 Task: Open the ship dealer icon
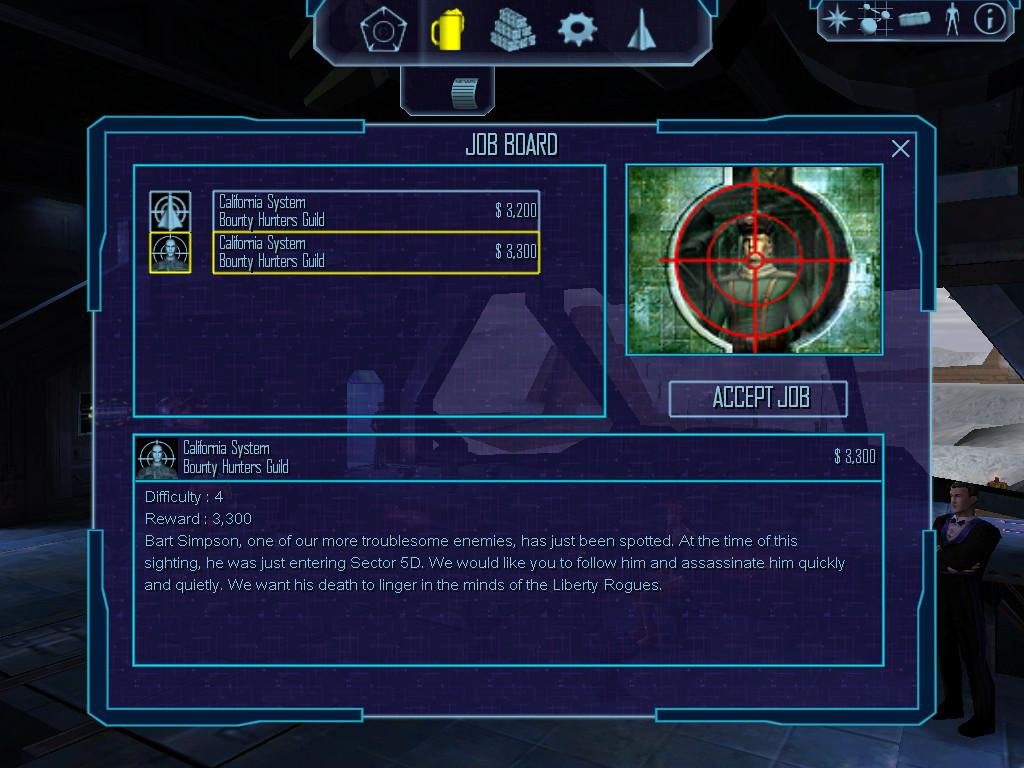(x=639, y=31)
